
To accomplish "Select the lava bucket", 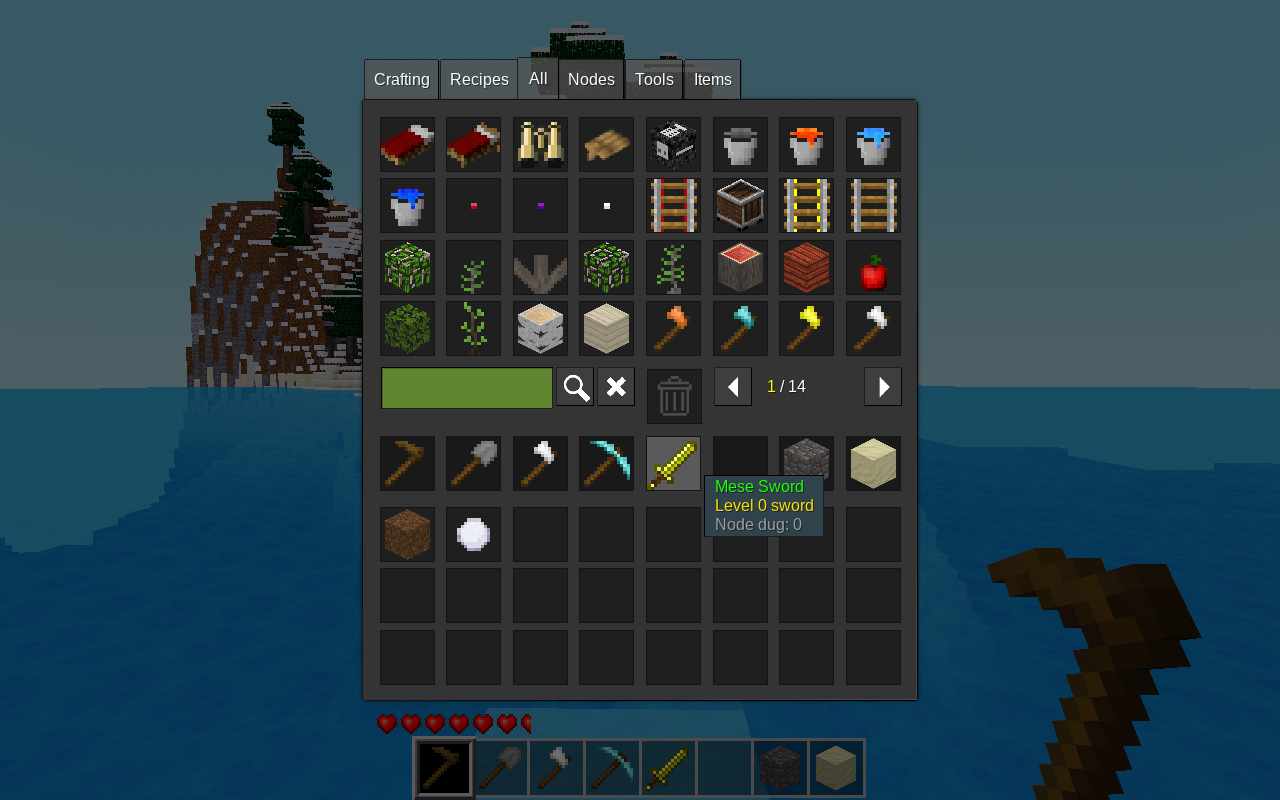I will 806,145.
